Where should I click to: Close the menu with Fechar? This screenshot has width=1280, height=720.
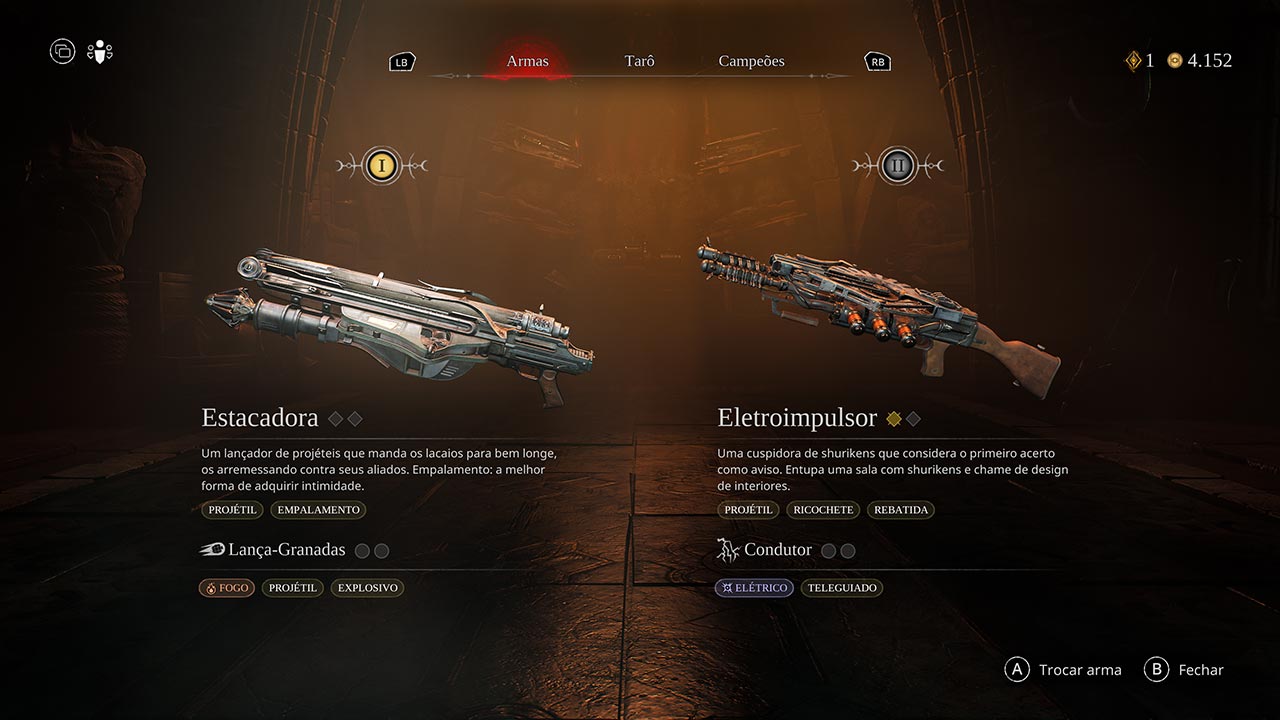[x=1185, y=670]
